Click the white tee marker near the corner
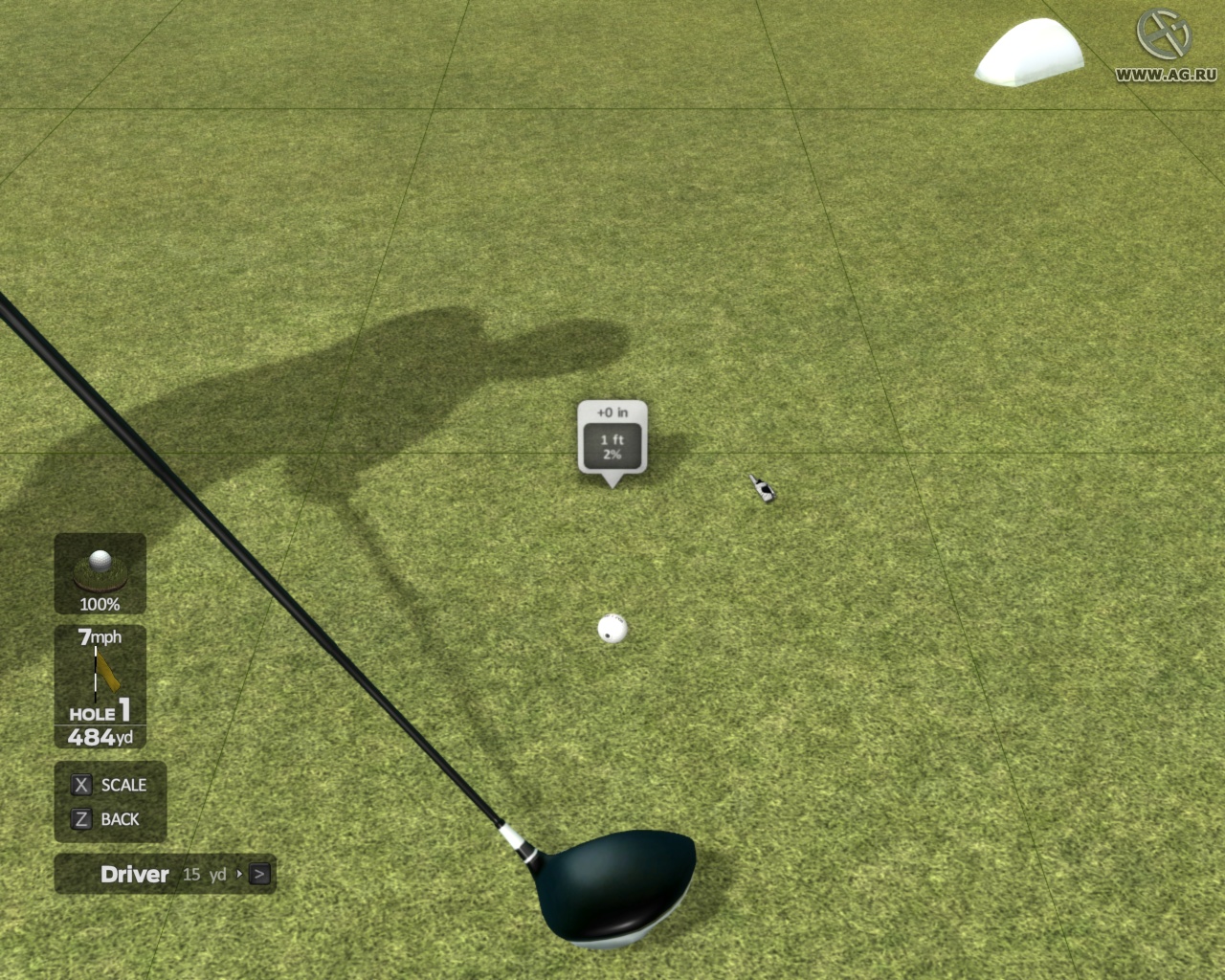This screenshot has width=1225, height=980. 1027,53
